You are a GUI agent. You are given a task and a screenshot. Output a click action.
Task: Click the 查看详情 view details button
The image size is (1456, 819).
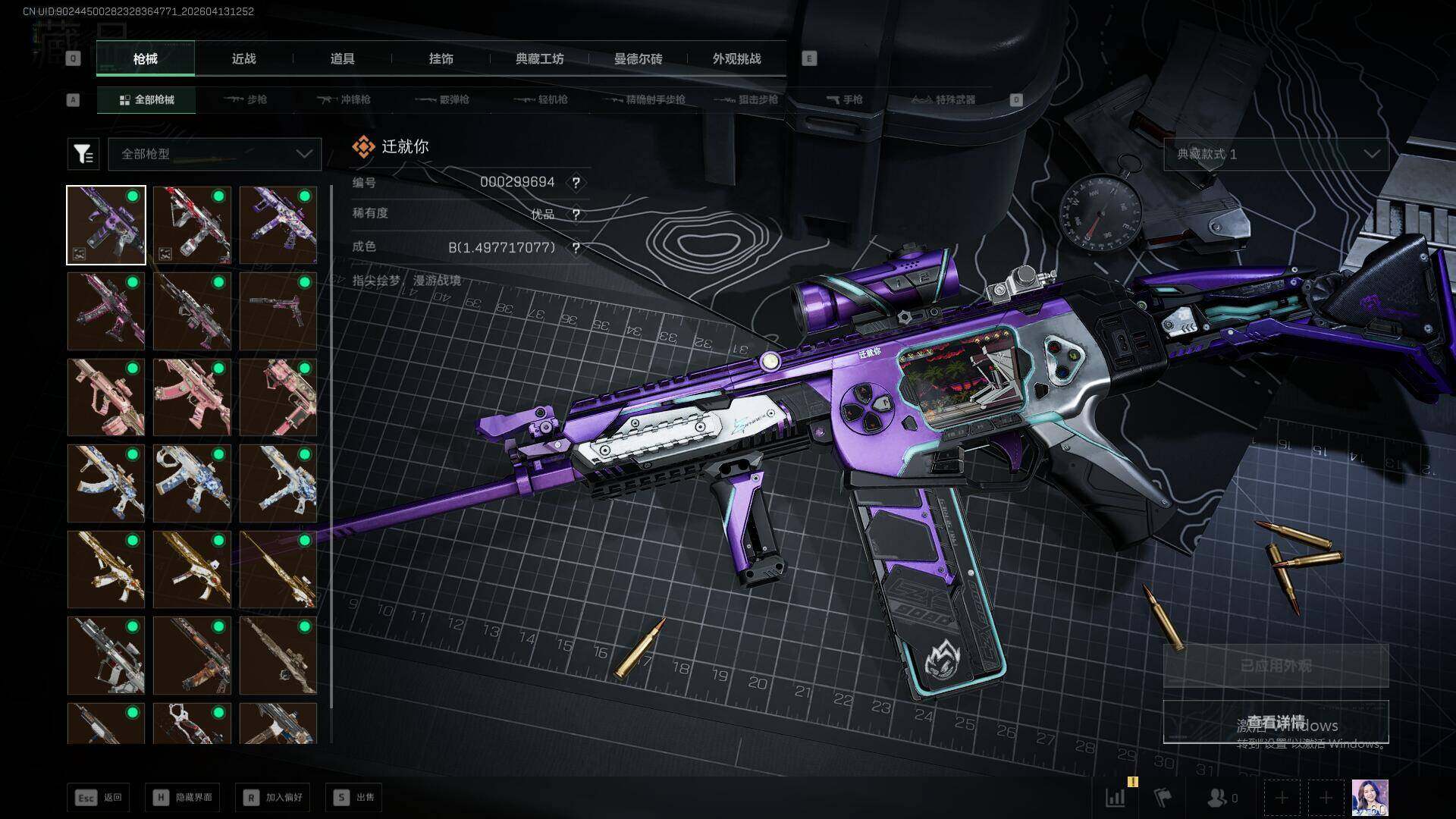1276,721
